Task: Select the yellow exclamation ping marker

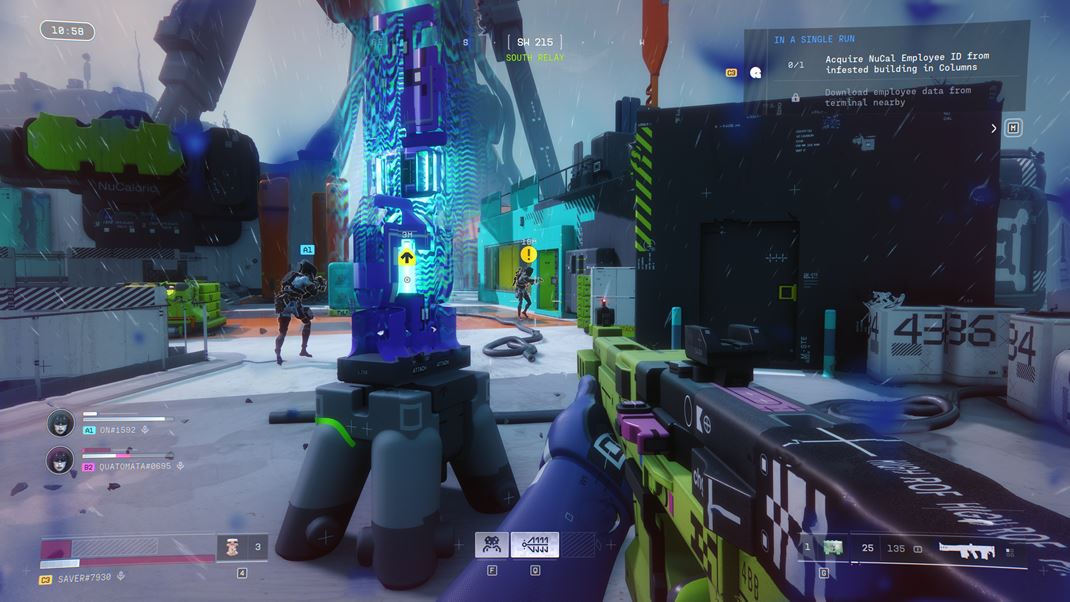Action: tap(528, 255)
